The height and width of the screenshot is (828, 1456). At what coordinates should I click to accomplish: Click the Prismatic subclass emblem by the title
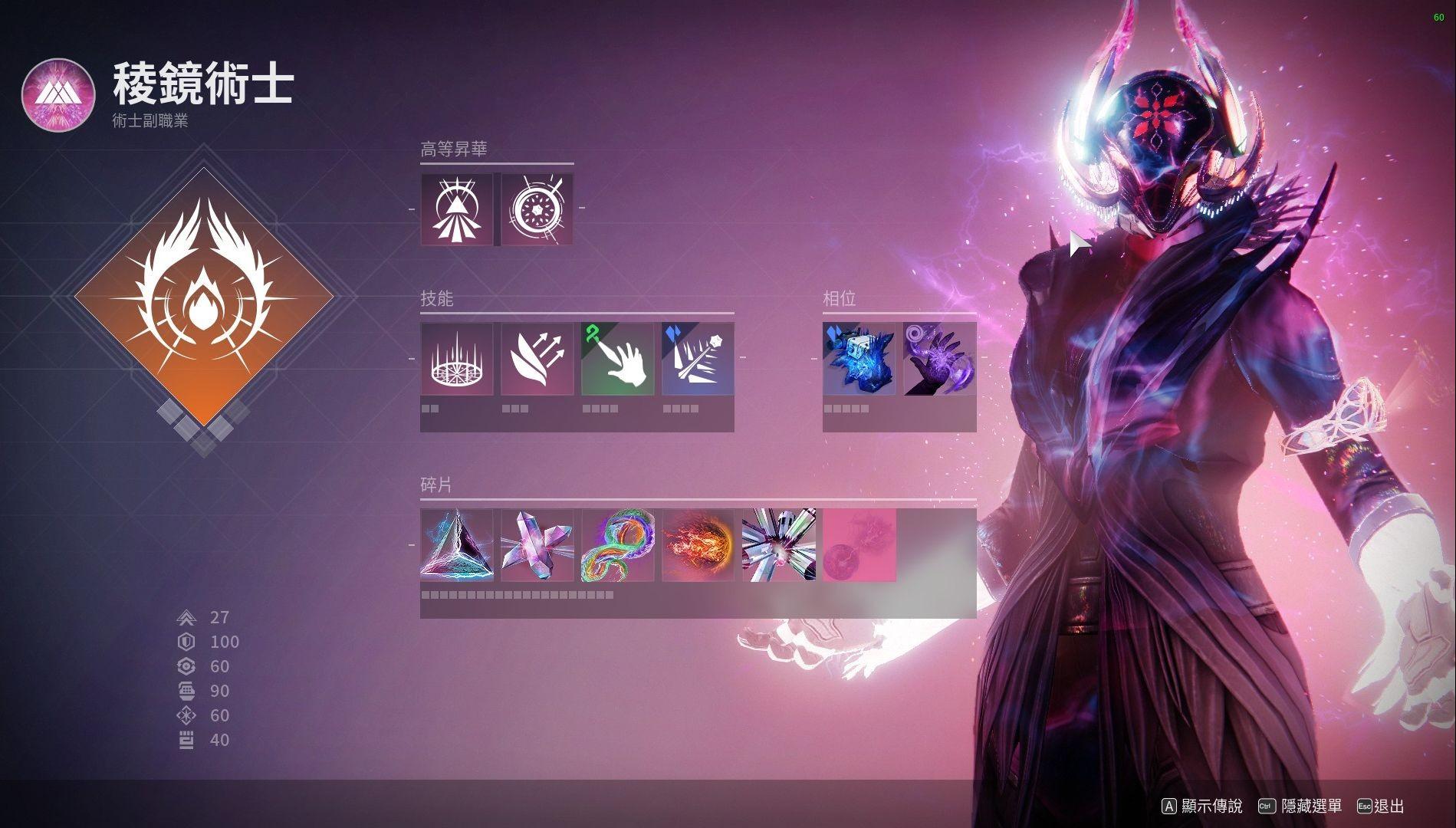[58, 95]
